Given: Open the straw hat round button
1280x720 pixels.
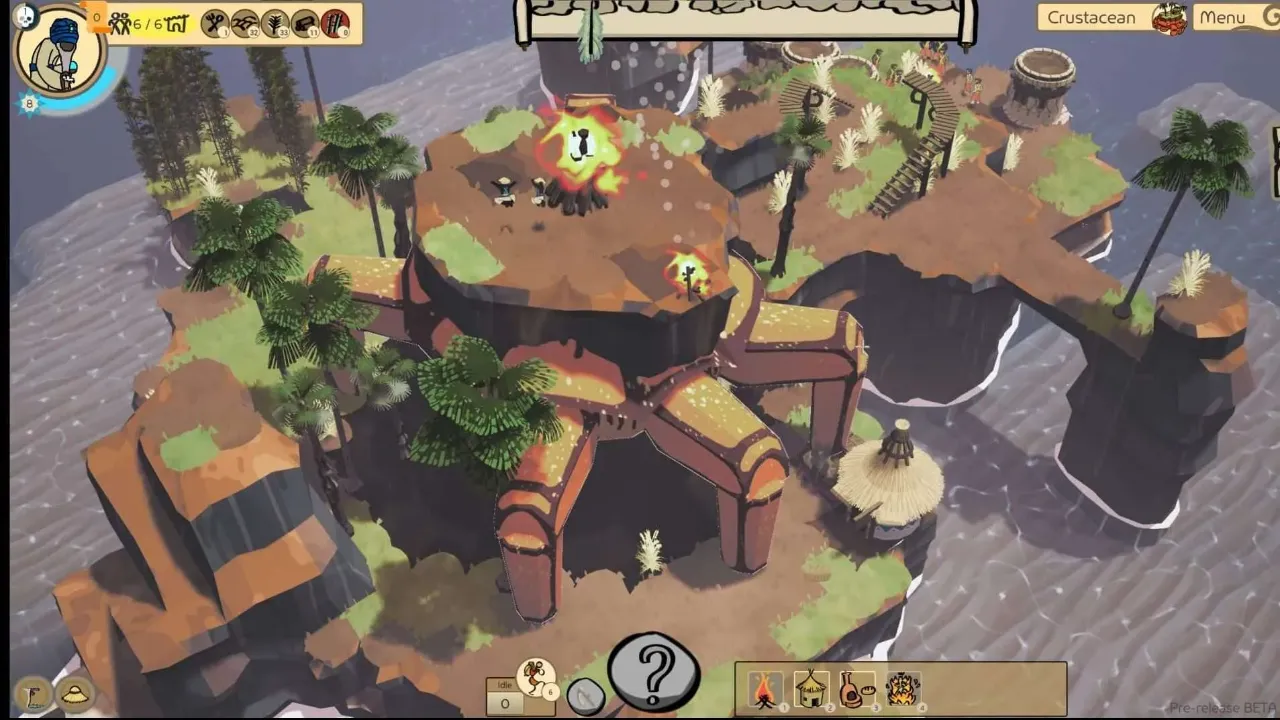Looking at the screenshot, I should (76, 693).
